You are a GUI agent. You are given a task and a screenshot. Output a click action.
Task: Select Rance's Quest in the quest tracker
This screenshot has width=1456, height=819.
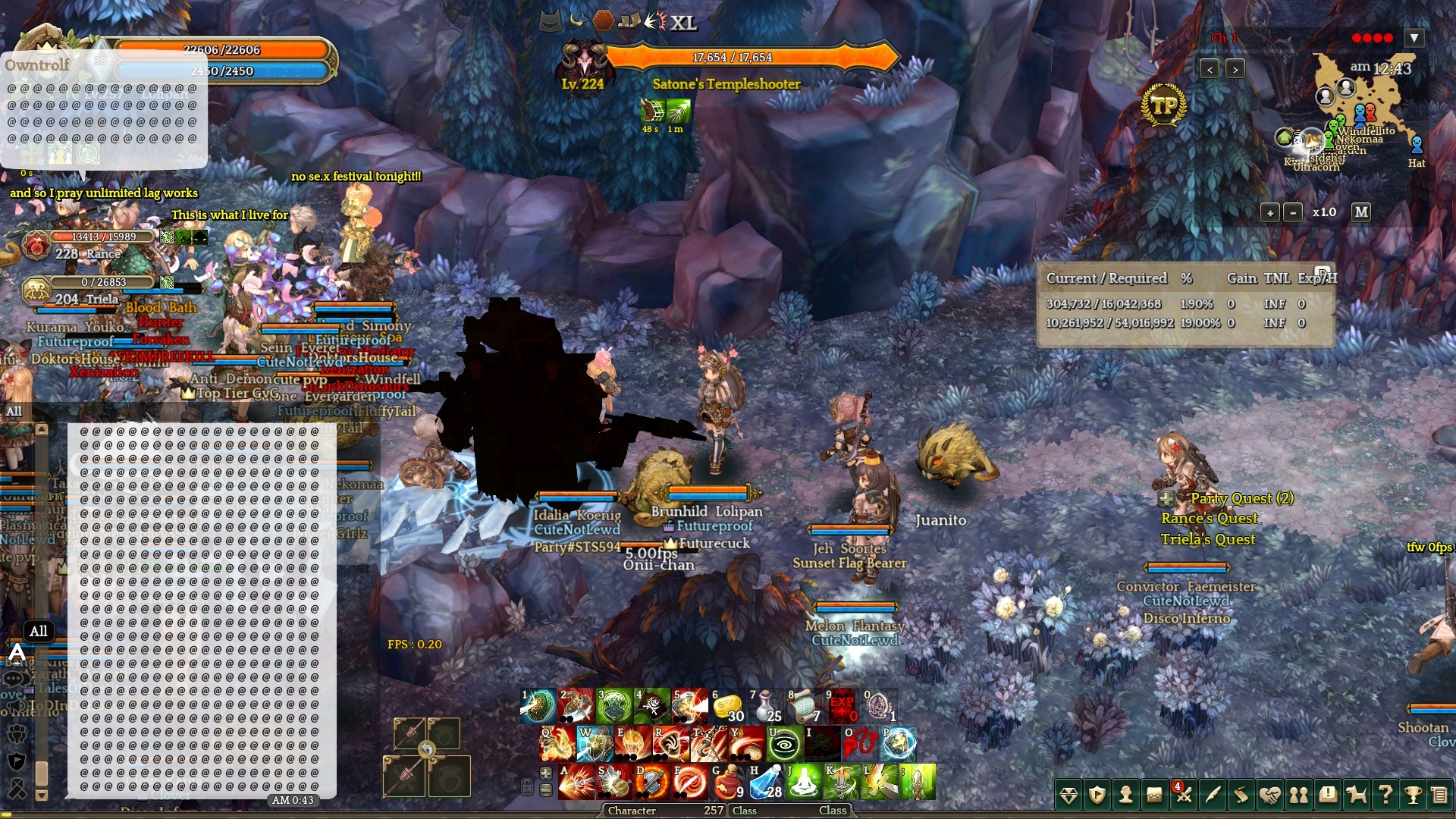click(1209, 519)
